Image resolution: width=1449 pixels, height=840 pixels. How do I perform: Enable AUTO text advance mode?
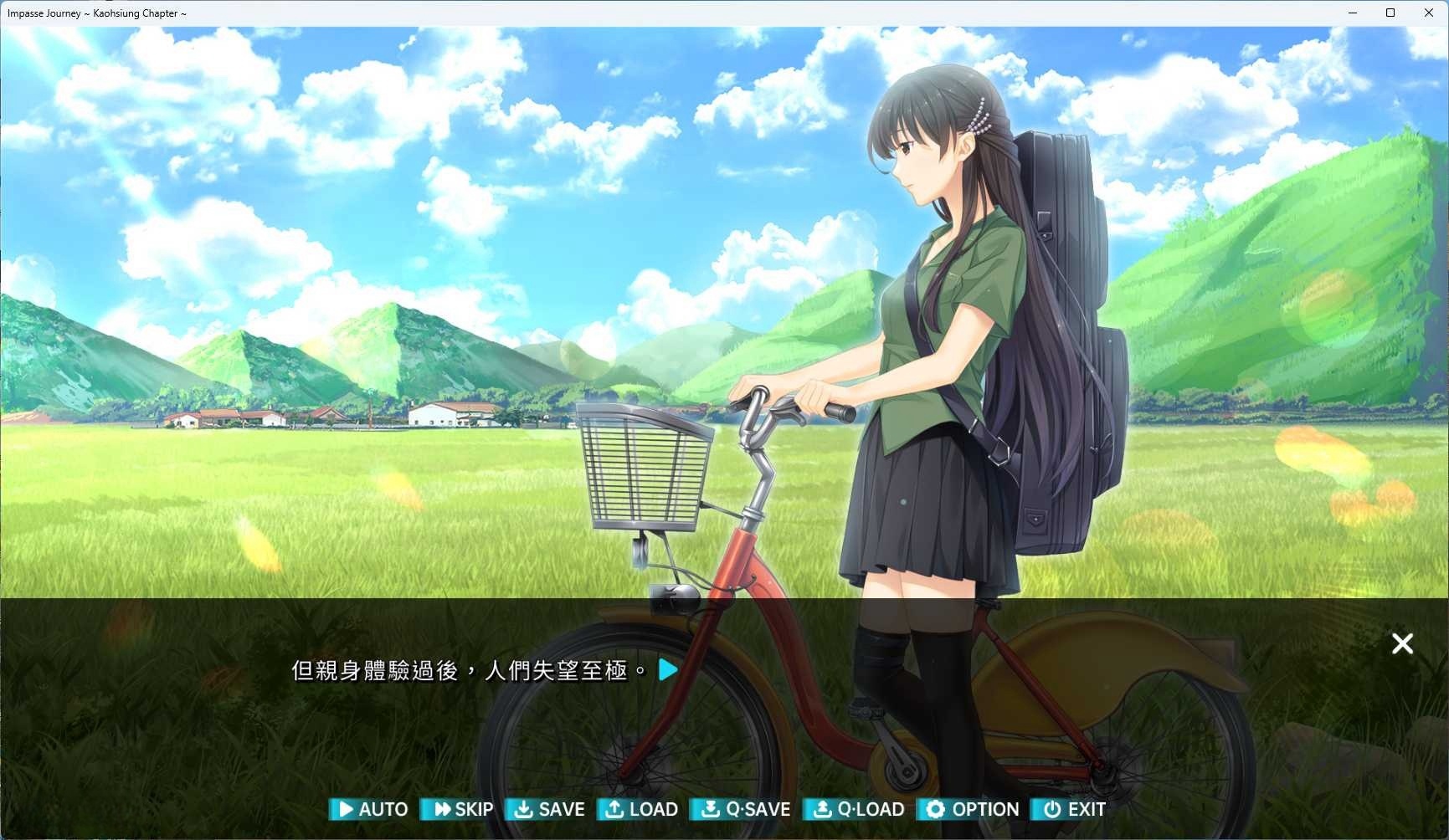(x=370, y=809)
